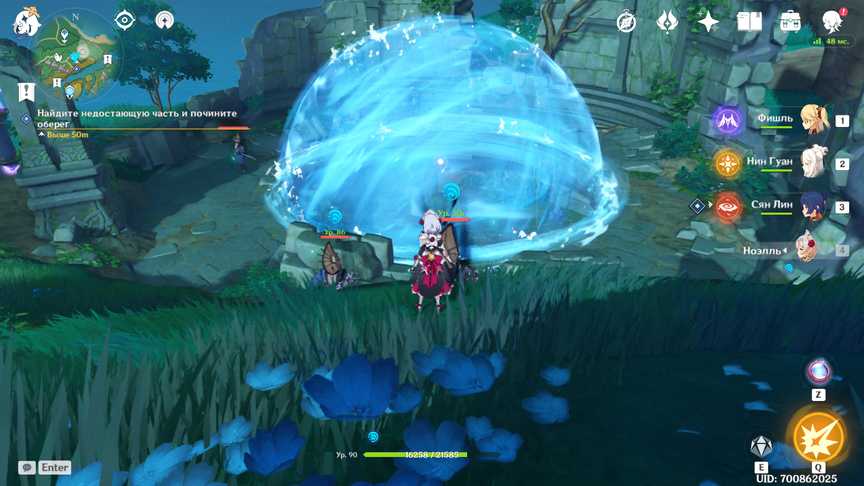Select the tracked quest objective text
The width and height of the screenshot is (864, 486).
pyautogui.click(x=130, y=118)
